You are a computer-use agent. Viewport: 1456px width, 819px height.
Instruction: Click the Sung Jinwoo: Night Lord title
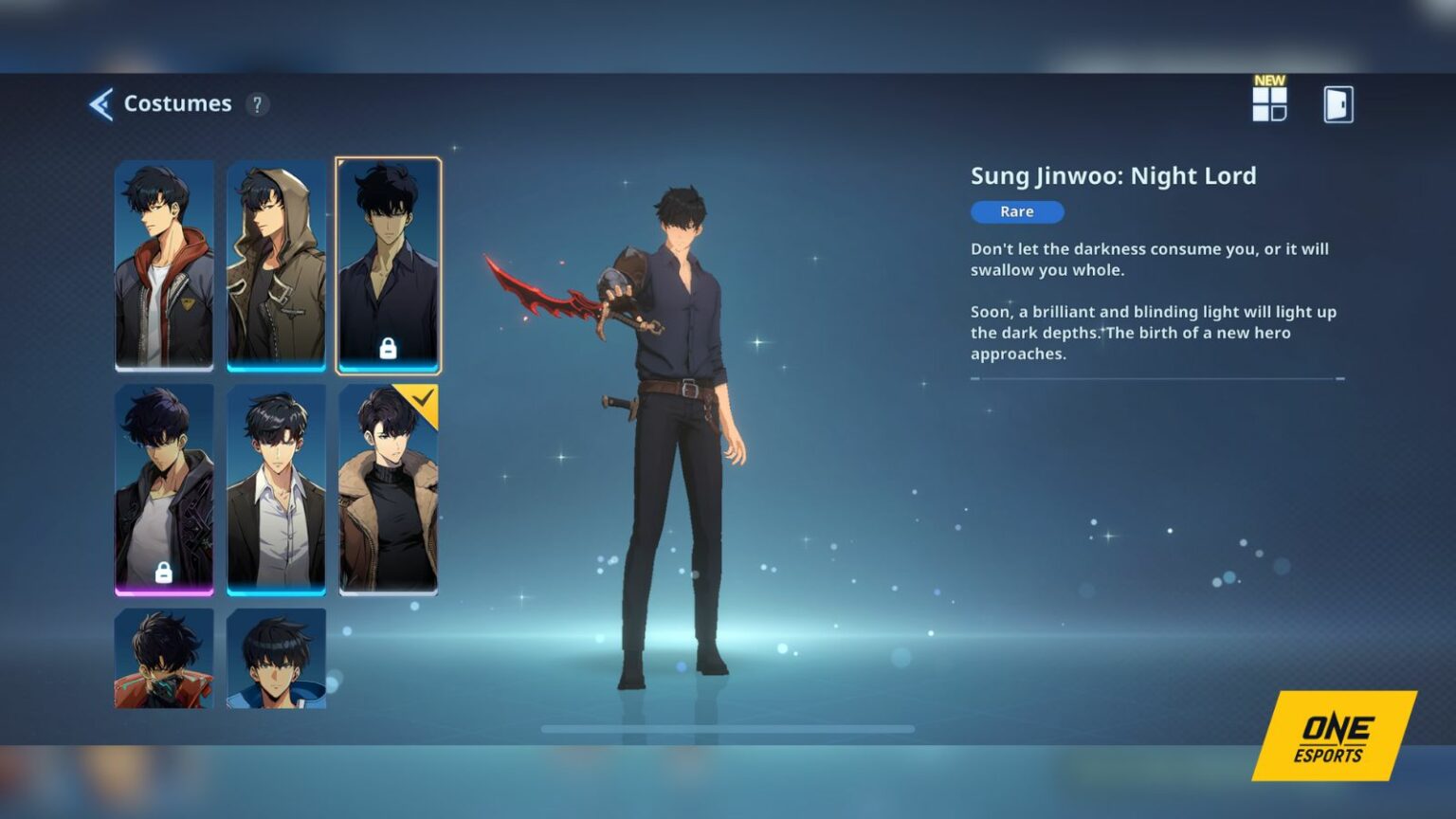(1113, 175)
